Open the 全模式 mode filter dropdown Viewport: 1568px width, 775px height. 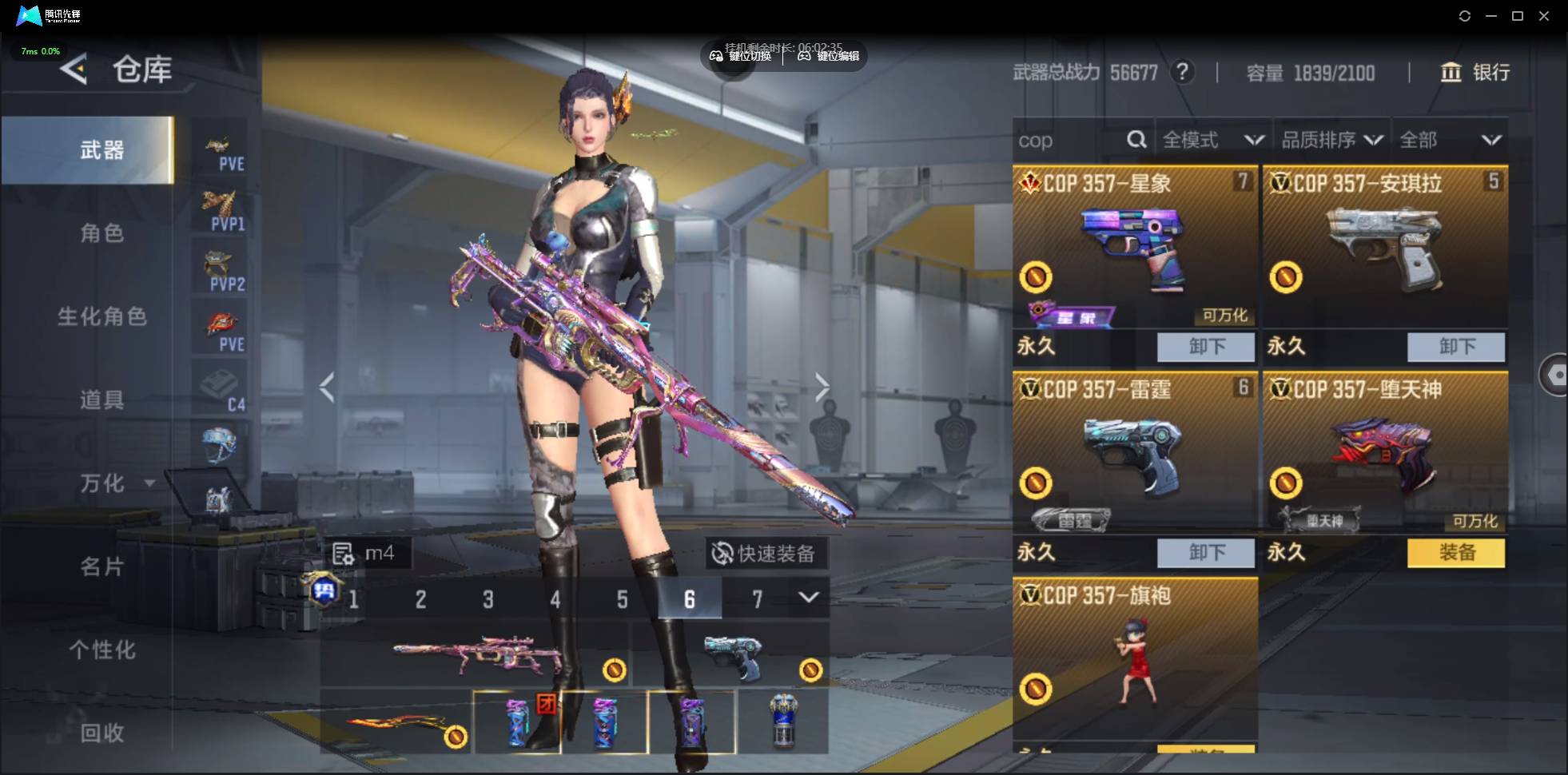click(x=1212, y=141)
